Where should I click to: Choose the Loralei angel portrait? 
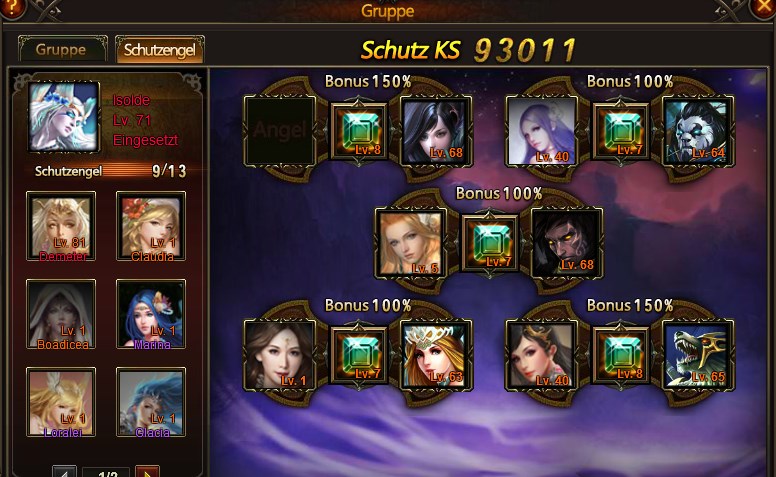[61, 402]
